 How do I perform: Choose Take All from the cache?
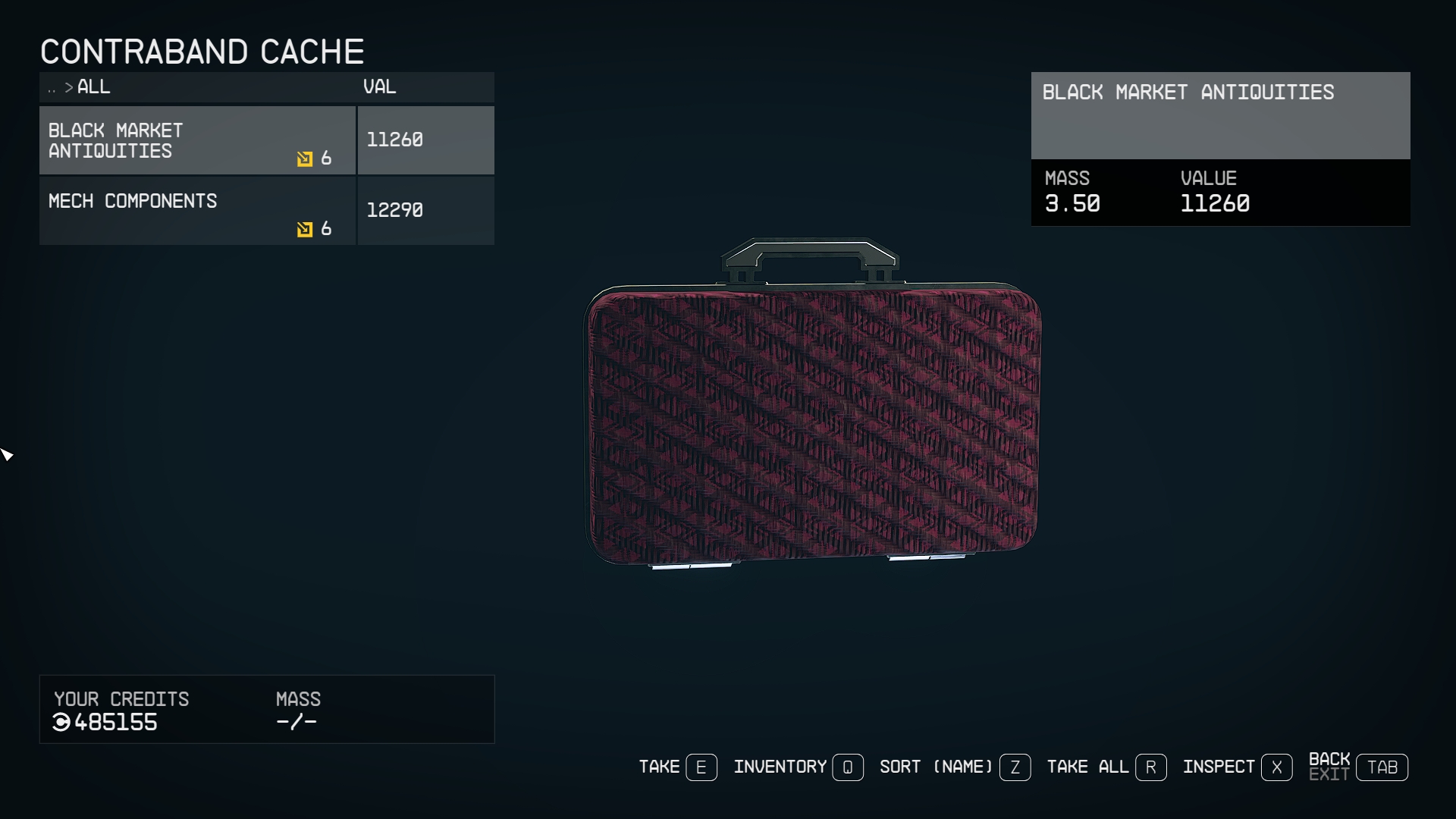(x=1106, y=767)
